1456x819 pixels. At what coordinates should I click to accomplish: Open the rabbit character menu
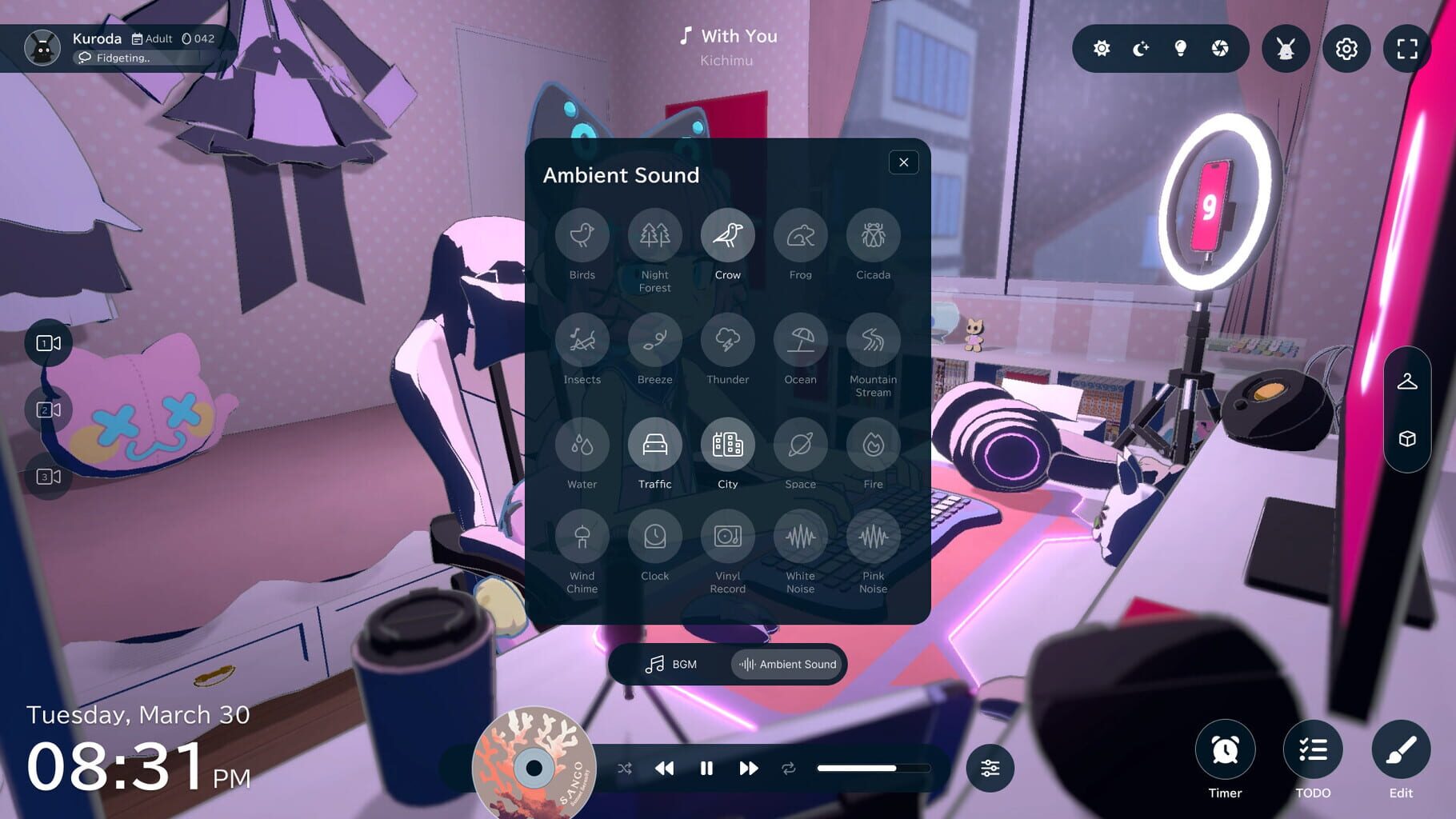[1285, 49]
